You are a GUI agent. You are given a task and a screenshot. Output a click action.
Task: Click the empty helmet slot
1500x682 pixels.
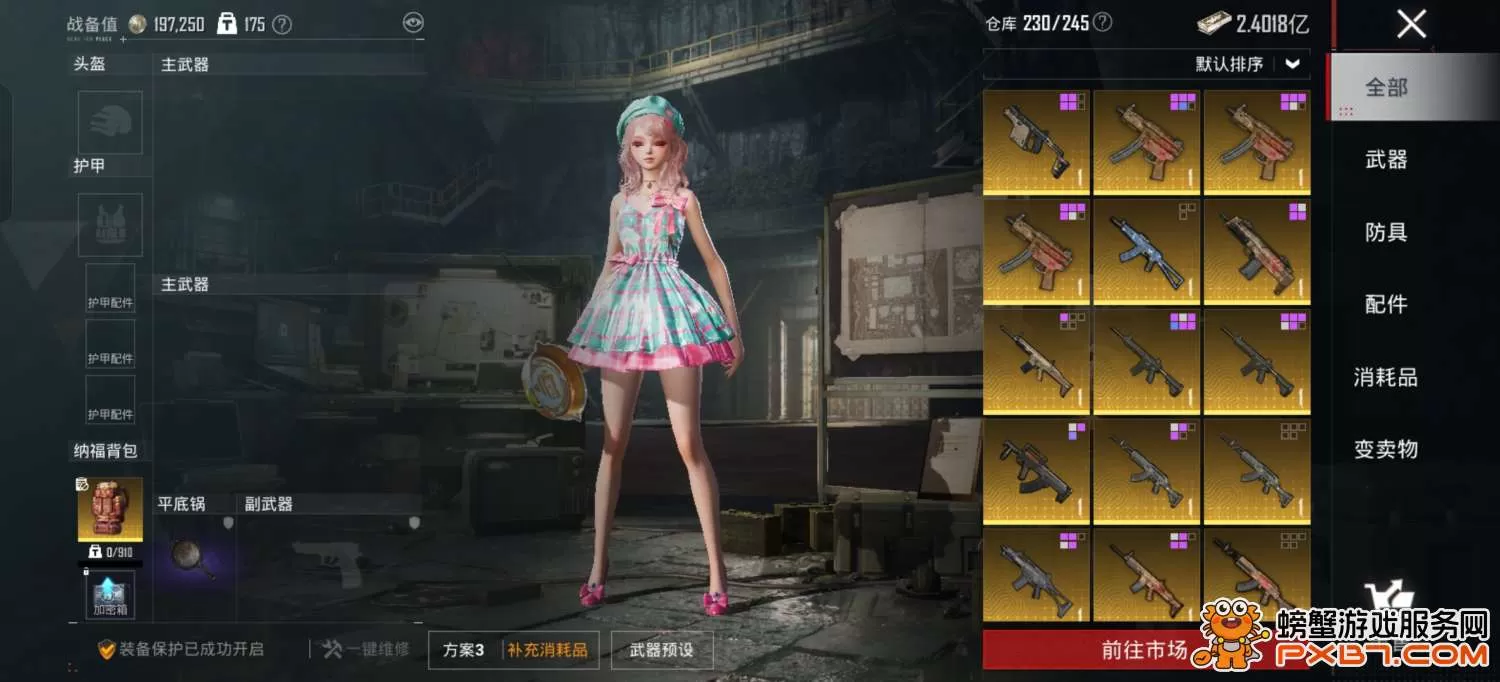point(110,123)
